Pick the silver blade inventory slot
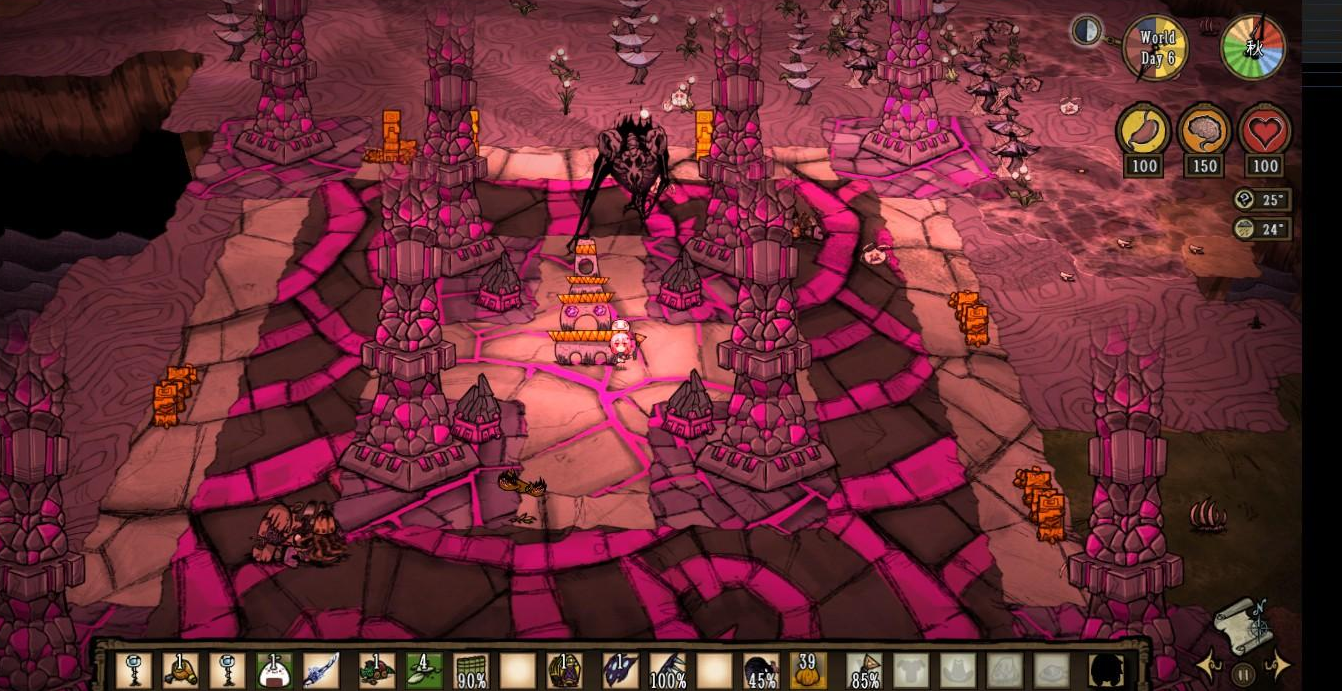This screenshot has width=1342, height=691. (x=322, y=671)
